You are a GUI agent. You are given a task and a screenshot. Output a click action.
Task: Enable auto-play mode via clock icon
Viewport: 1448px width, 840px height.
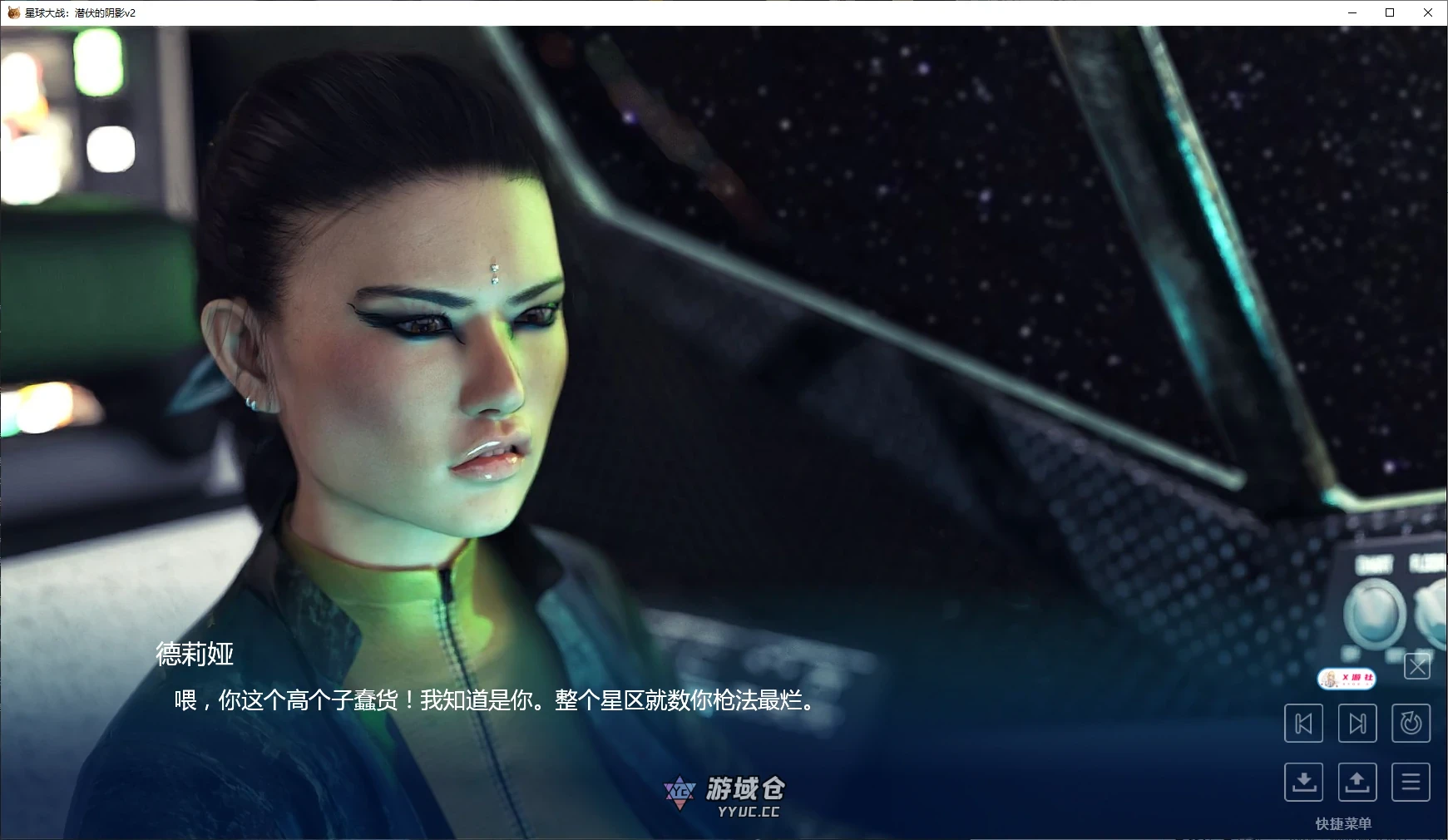pos(1411,724)
